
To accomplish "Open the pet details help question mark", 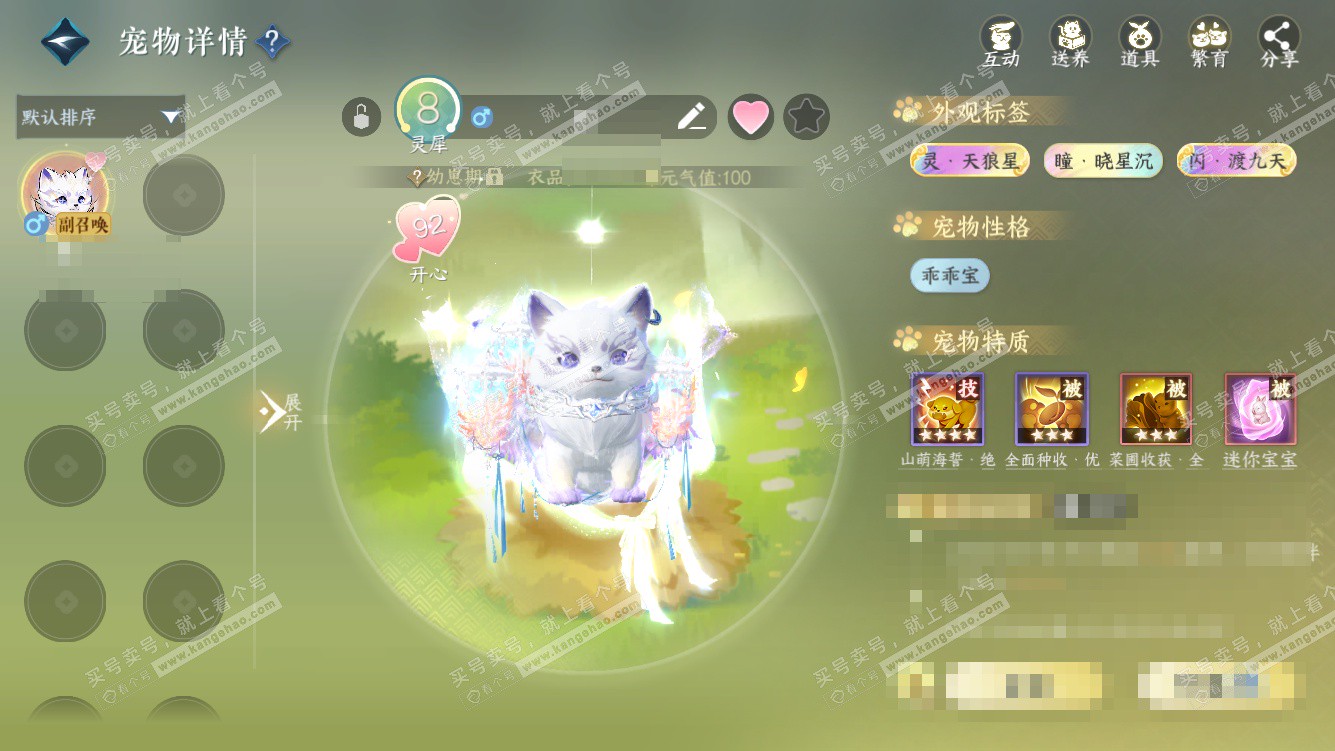I will [x=273, y=42].
